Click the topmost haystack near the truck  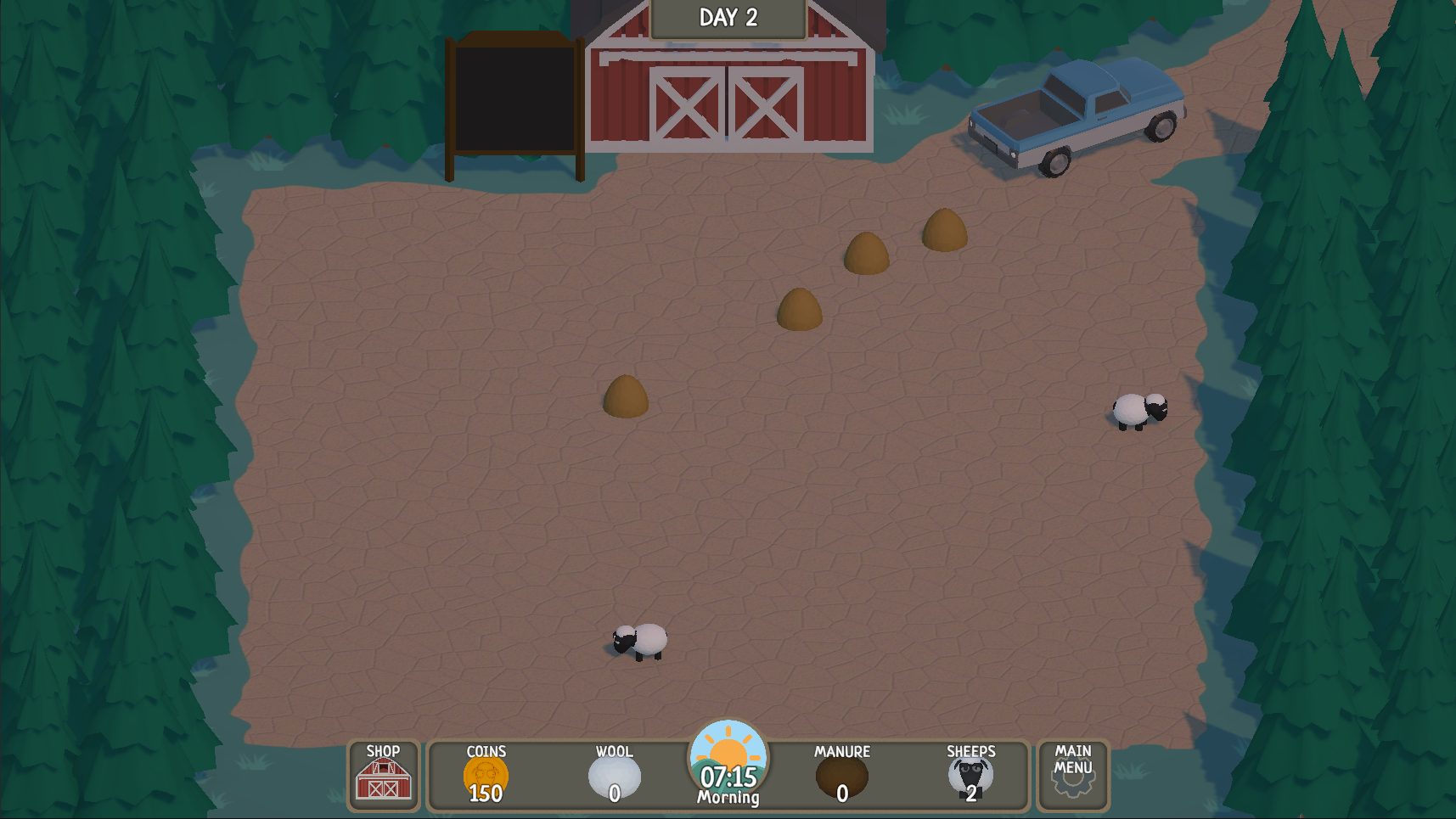pos(944,231)
